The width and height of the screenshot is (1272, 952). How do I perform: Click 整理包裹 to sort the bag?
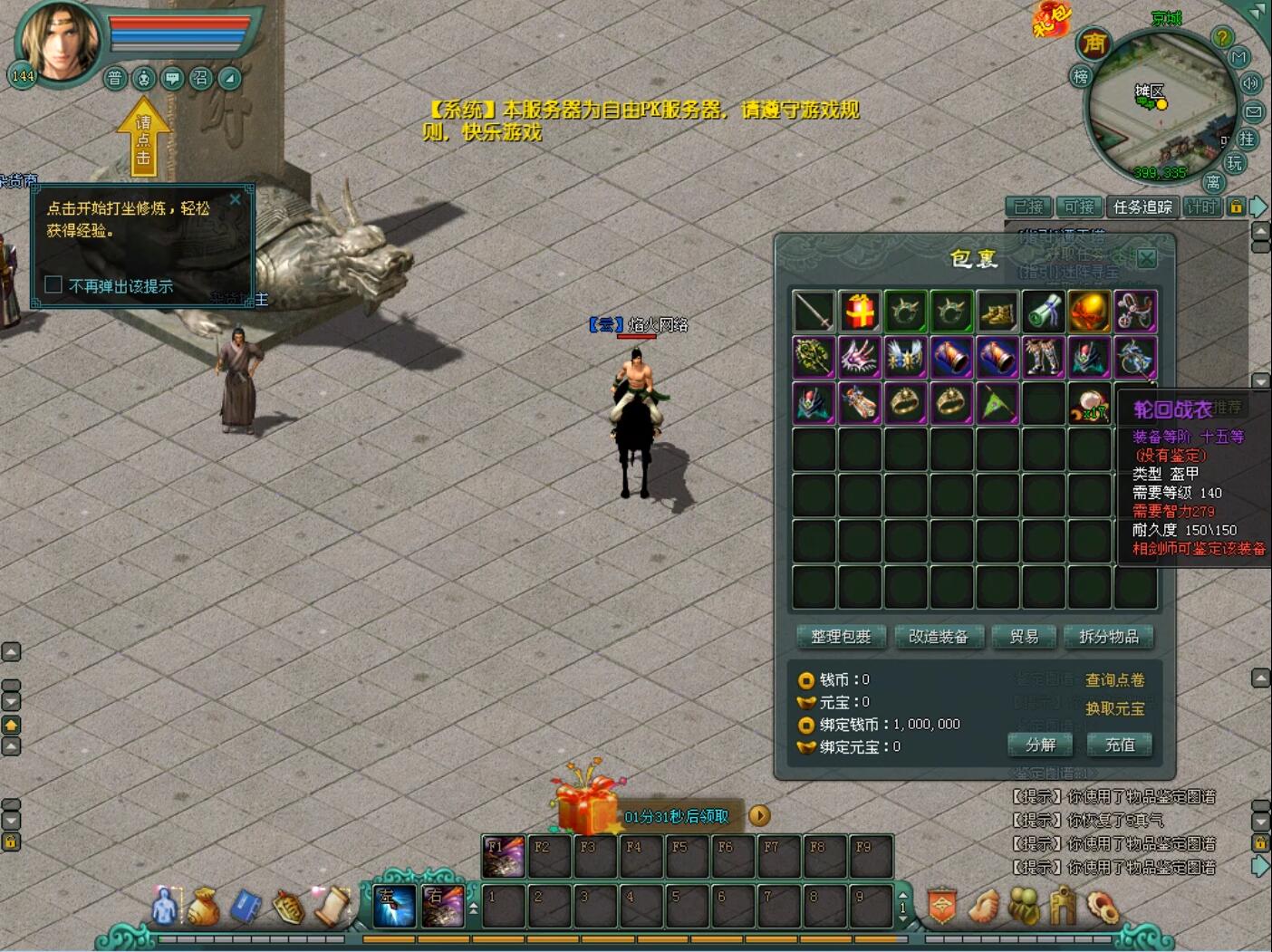coord(840,637)
